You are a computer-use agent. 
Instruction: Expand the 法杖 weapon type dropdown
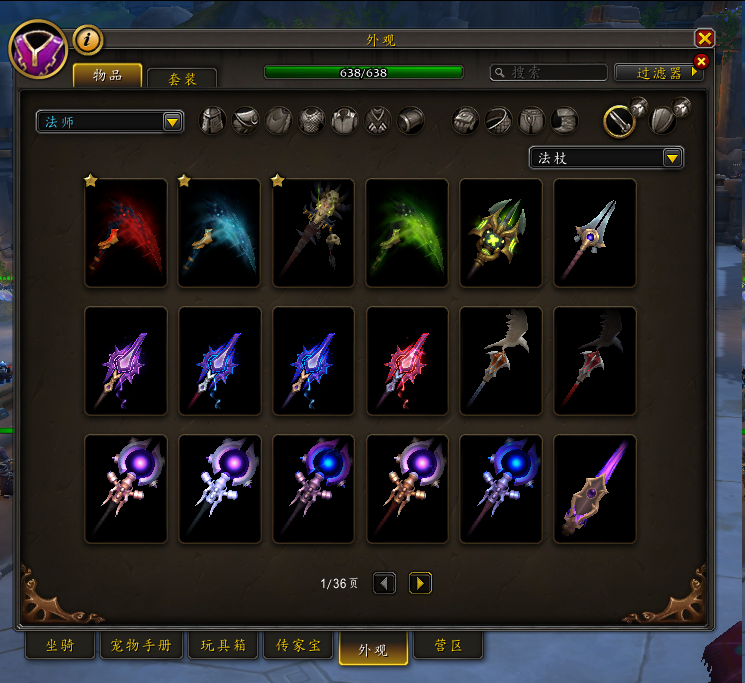pos(607,158)
